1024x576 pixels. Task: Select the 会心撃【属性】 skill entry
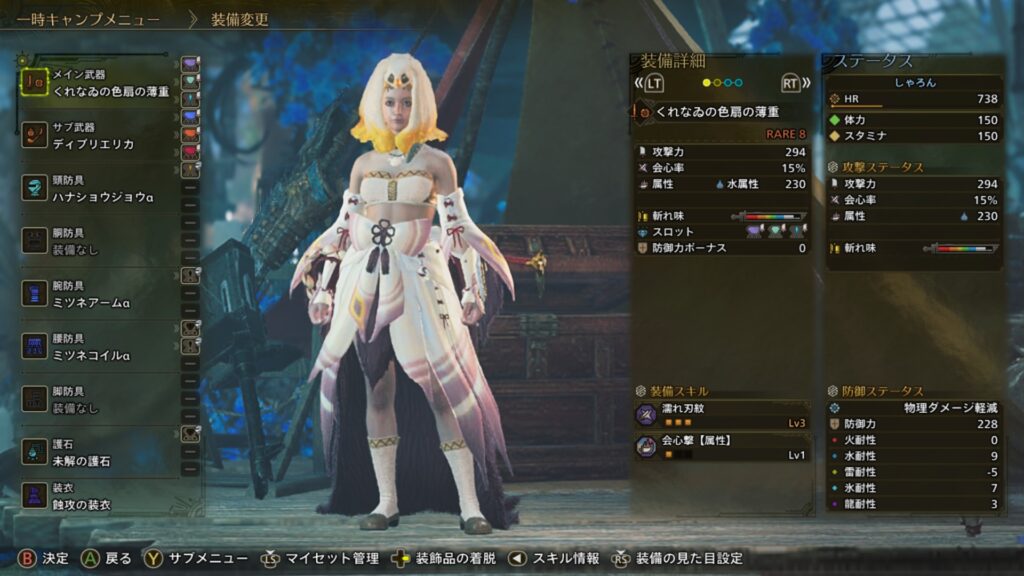point(720,447)
